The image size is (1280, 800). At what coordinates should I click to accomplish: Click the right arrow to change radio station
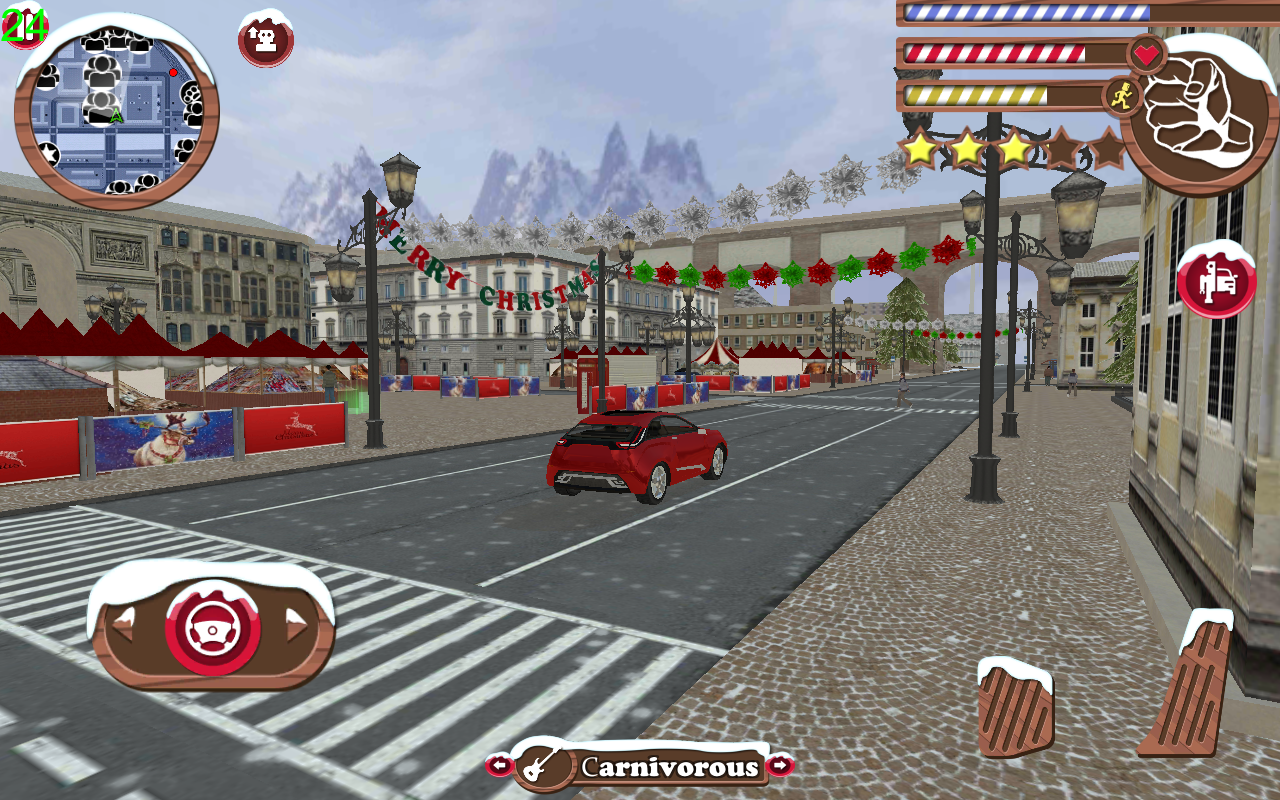point(779,766)
